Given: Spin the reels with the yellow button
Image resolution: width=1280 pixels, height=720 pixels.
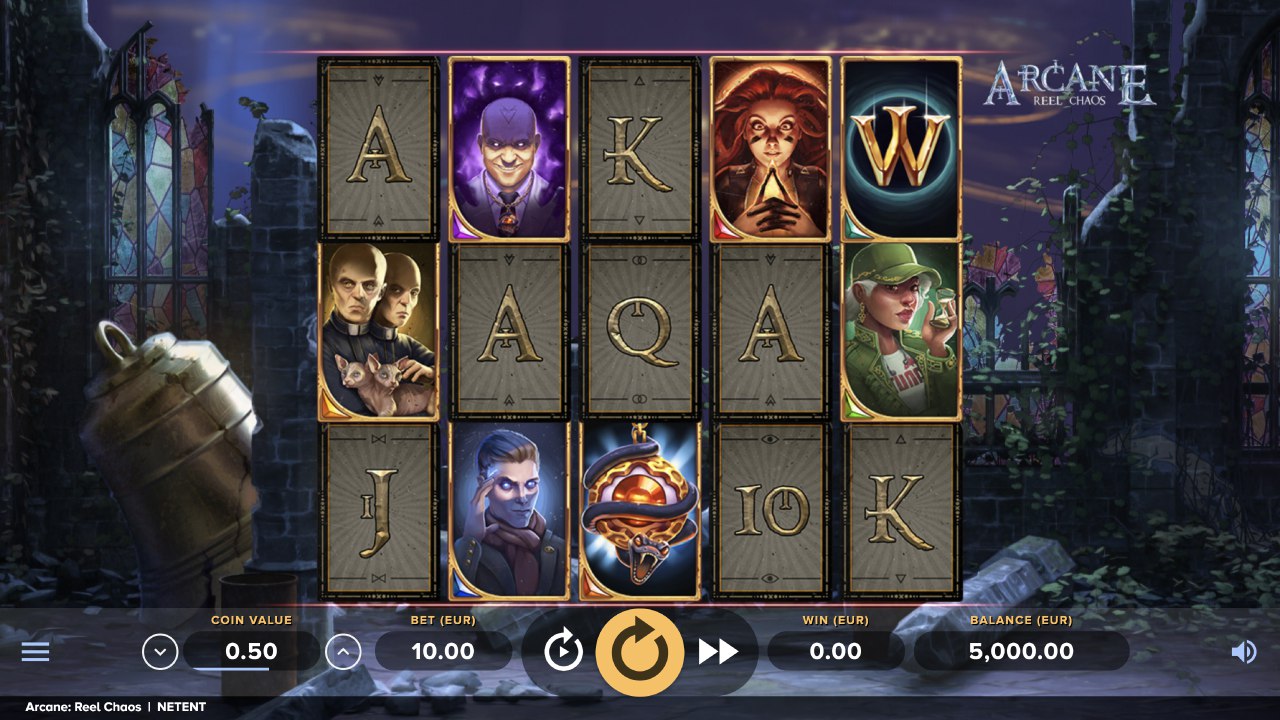Looking at the screenshot, I should pos(640,652).
